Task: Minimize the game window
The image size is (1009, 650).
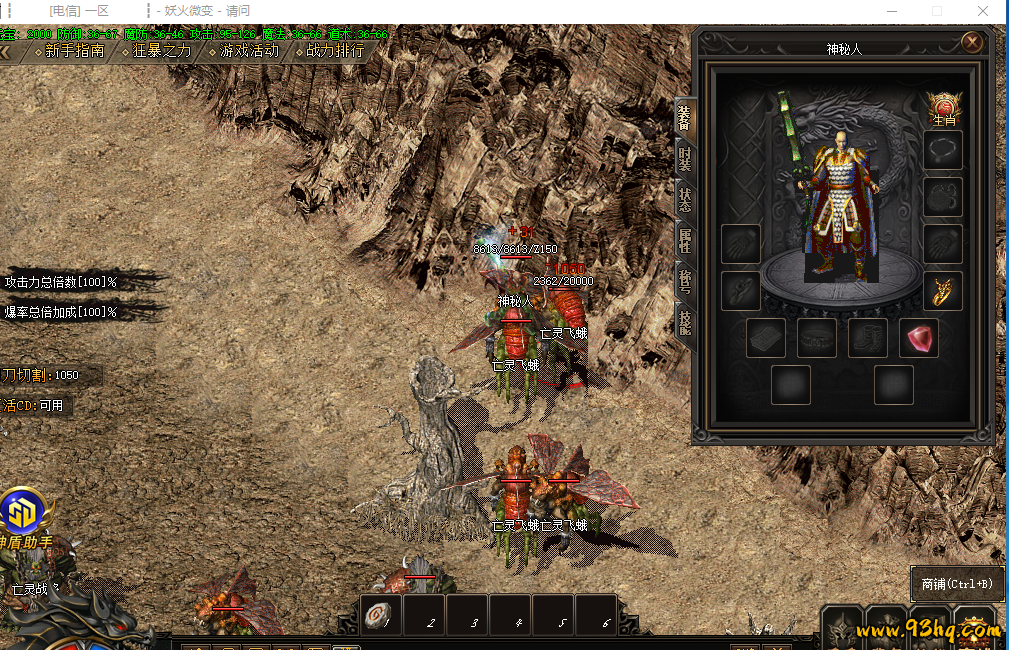Action: coord(890,11)
